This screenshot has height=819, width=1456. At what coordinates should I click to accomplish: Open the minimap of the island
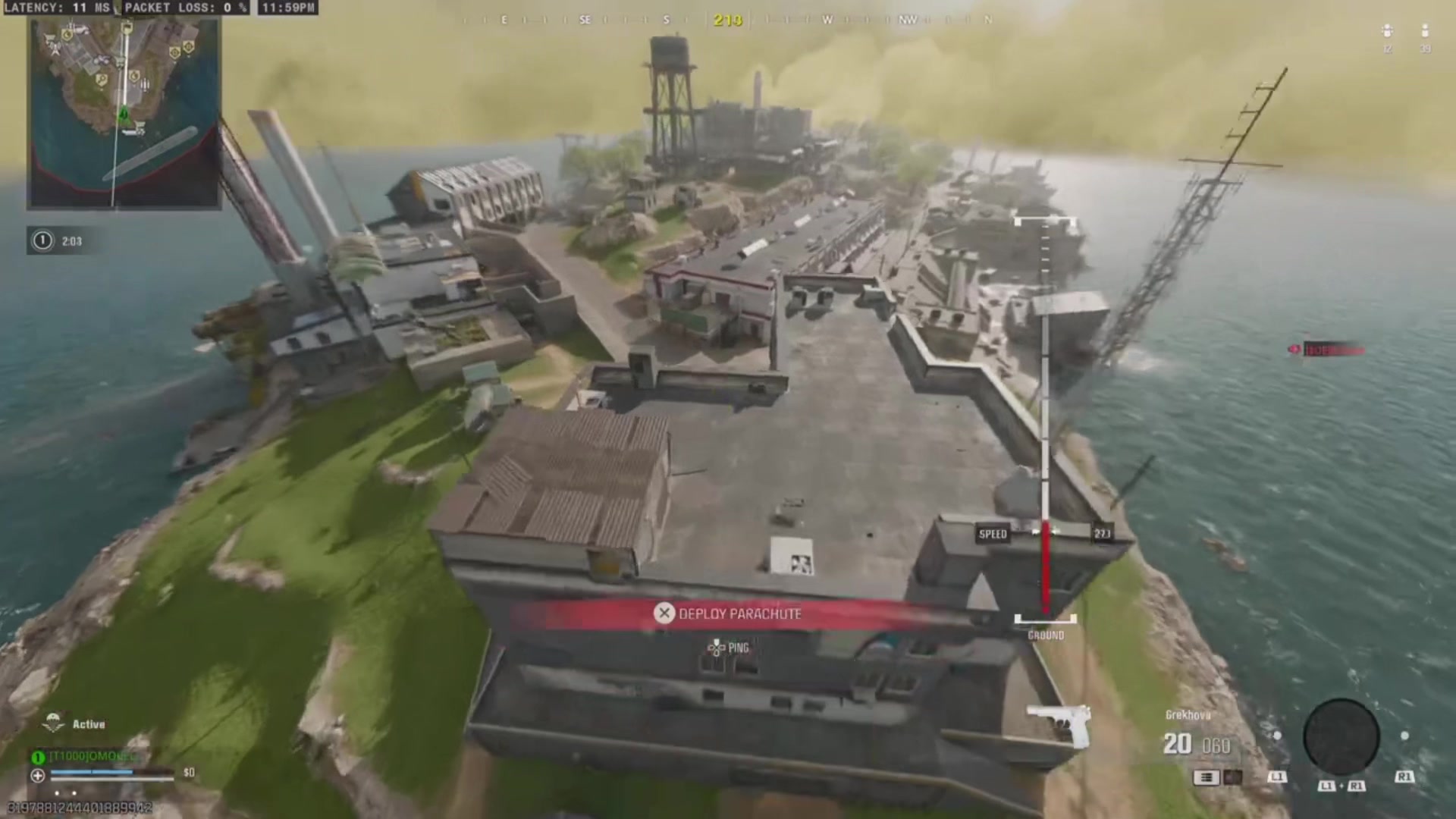(124, 114)
